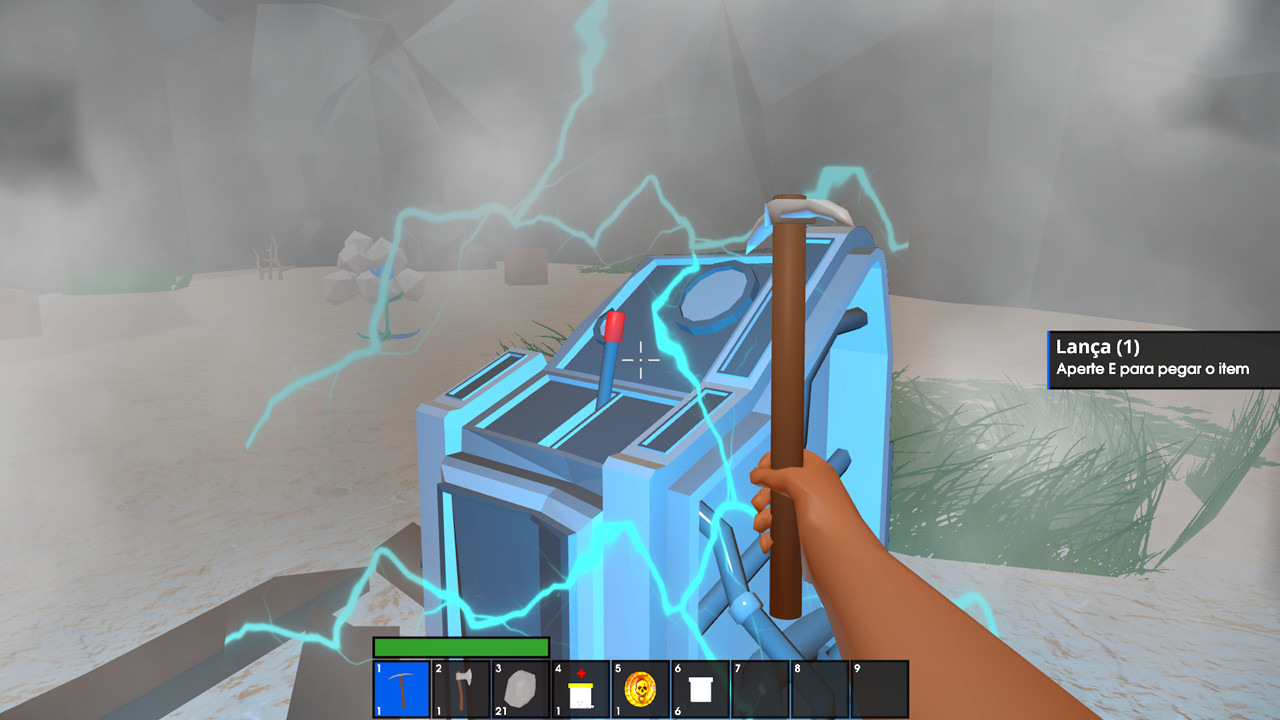This screenshot has width=1280, height=720.
Task: Select the medkit item in slot 4
Action: tap(581, 690)
